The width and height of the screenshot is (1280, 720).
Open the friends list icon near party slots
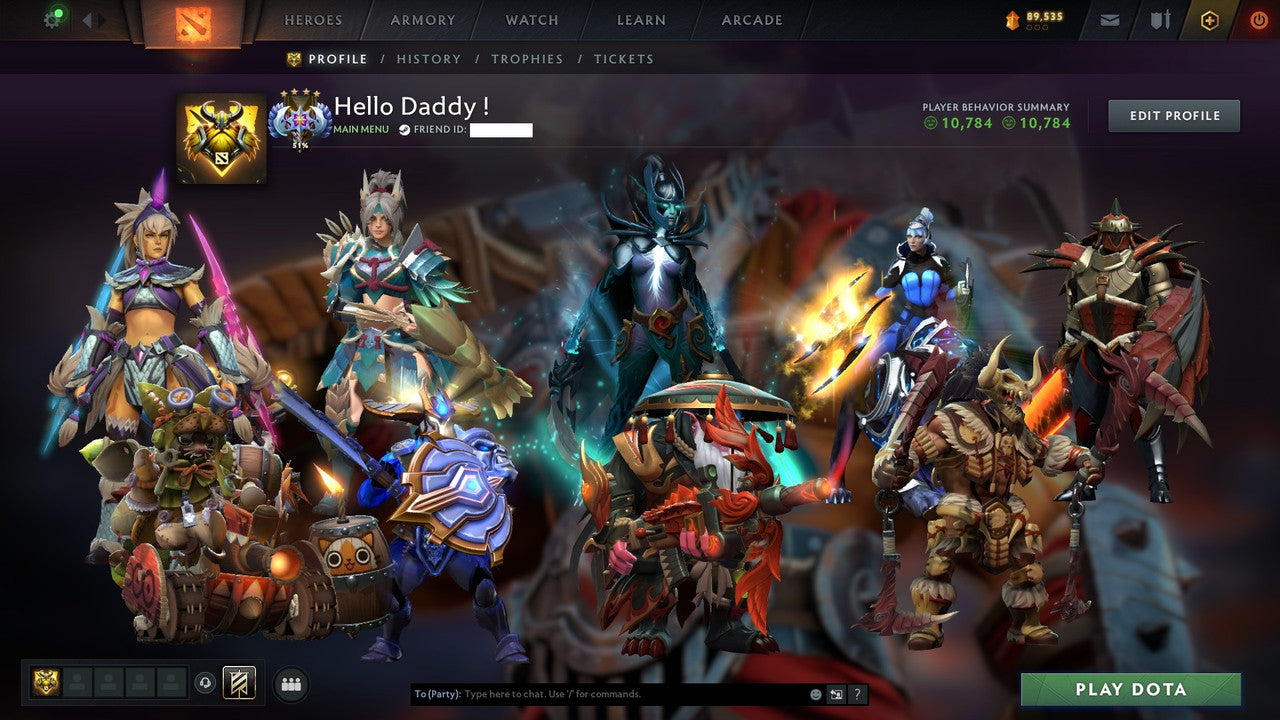coord(289,682)
